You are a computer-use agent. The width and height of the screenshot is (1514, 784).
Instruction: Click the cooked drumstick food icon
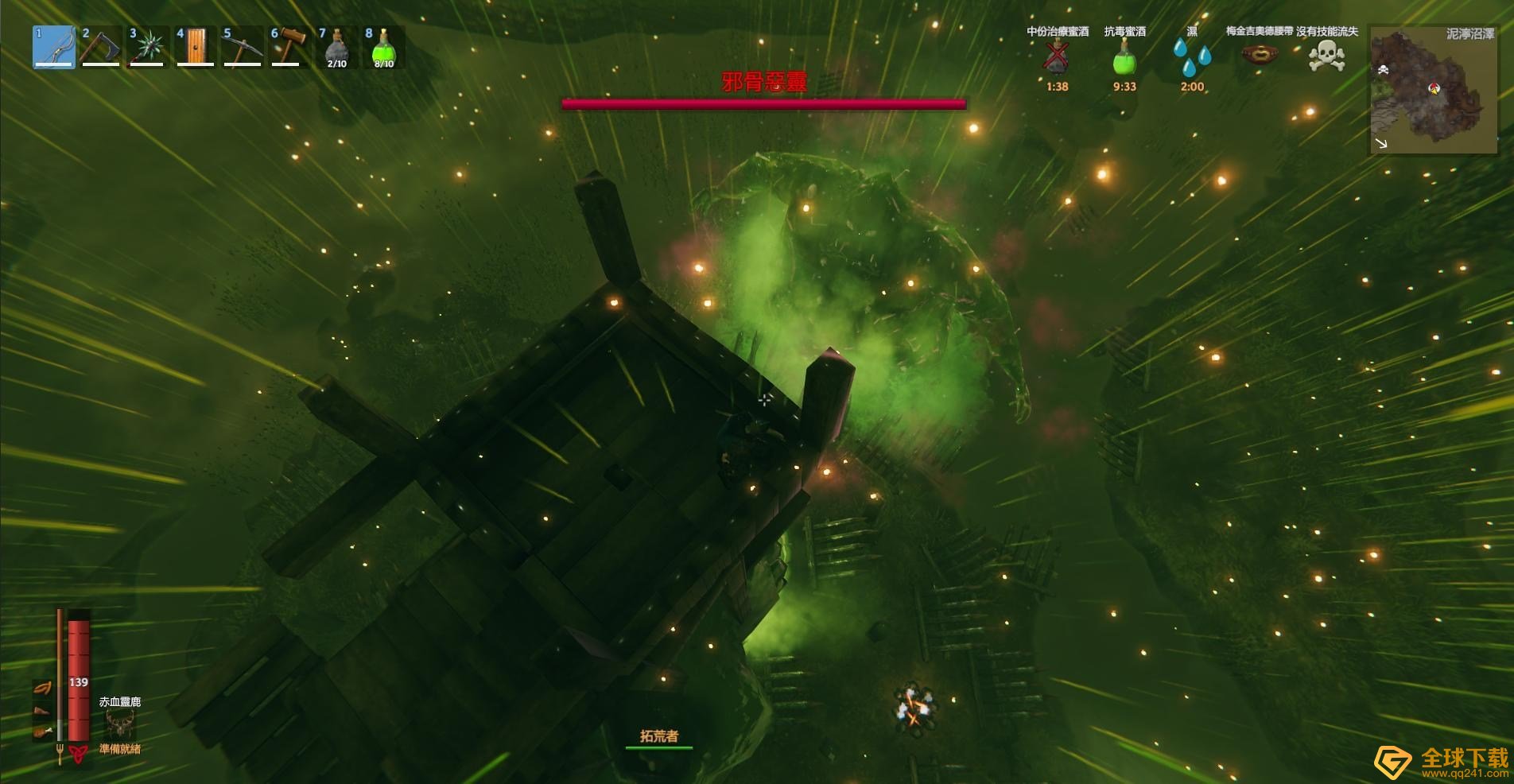coord(42,731)
